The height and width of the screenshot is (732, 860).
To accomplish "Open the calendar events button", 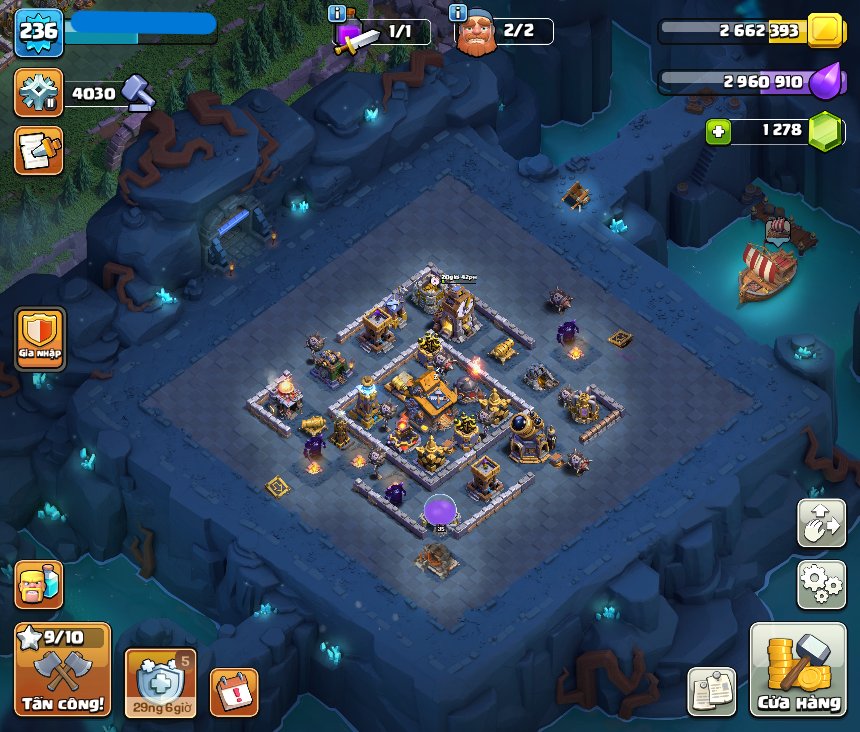I will [x=234, y=692].
